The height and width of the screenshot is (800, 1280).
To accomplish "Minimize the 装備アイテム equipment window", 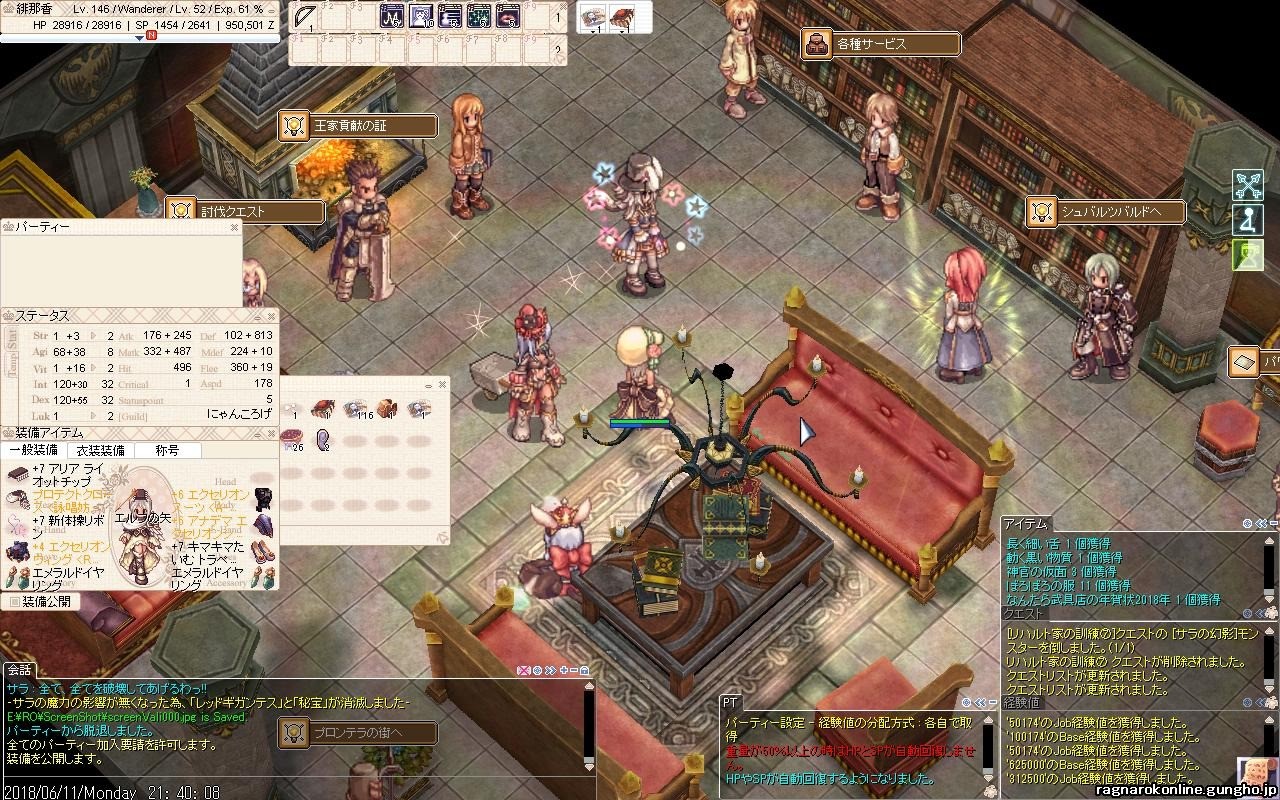I will (259, 432).
